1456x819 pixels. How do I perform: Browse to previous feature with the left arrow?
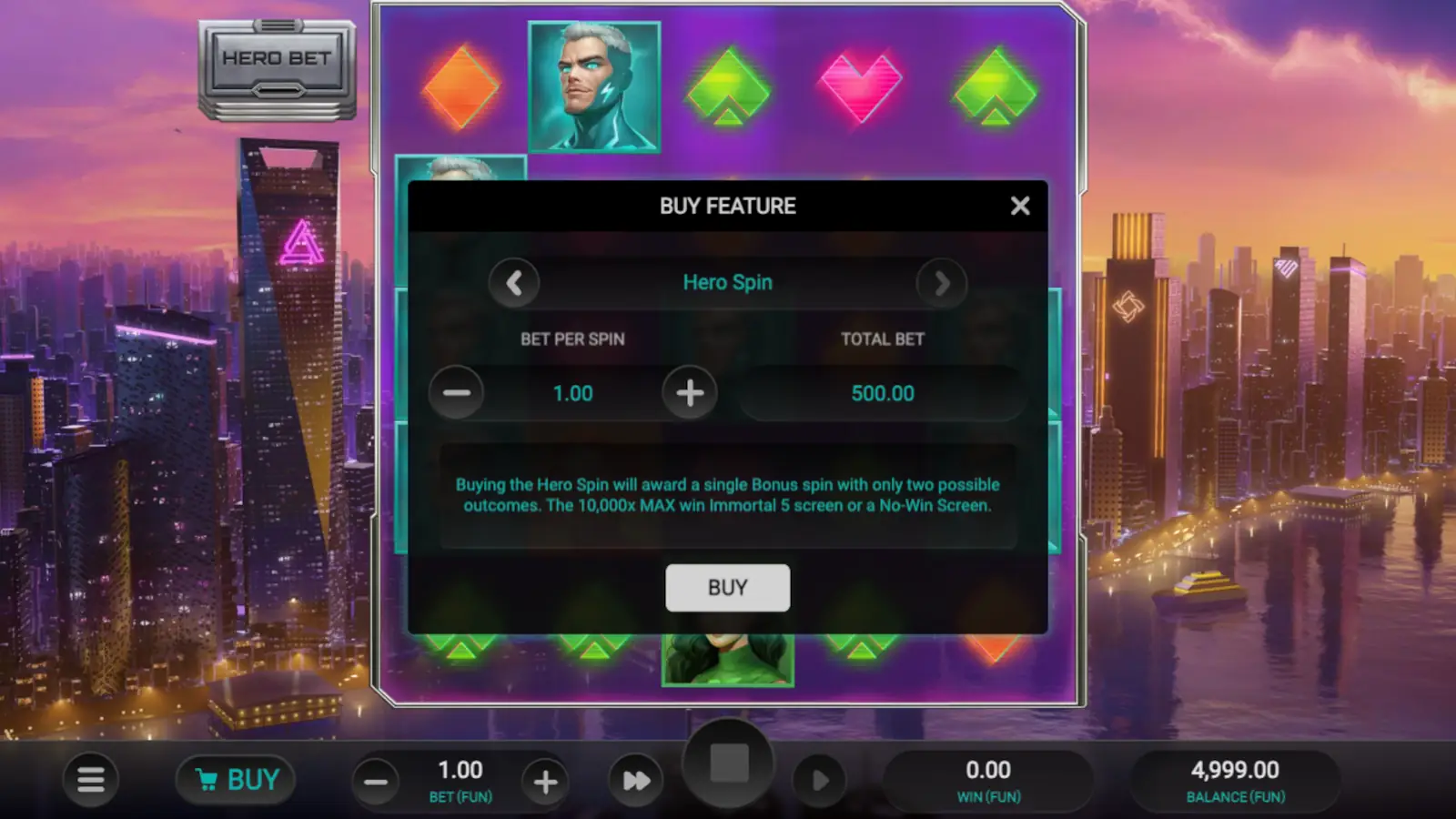point(515,283)
